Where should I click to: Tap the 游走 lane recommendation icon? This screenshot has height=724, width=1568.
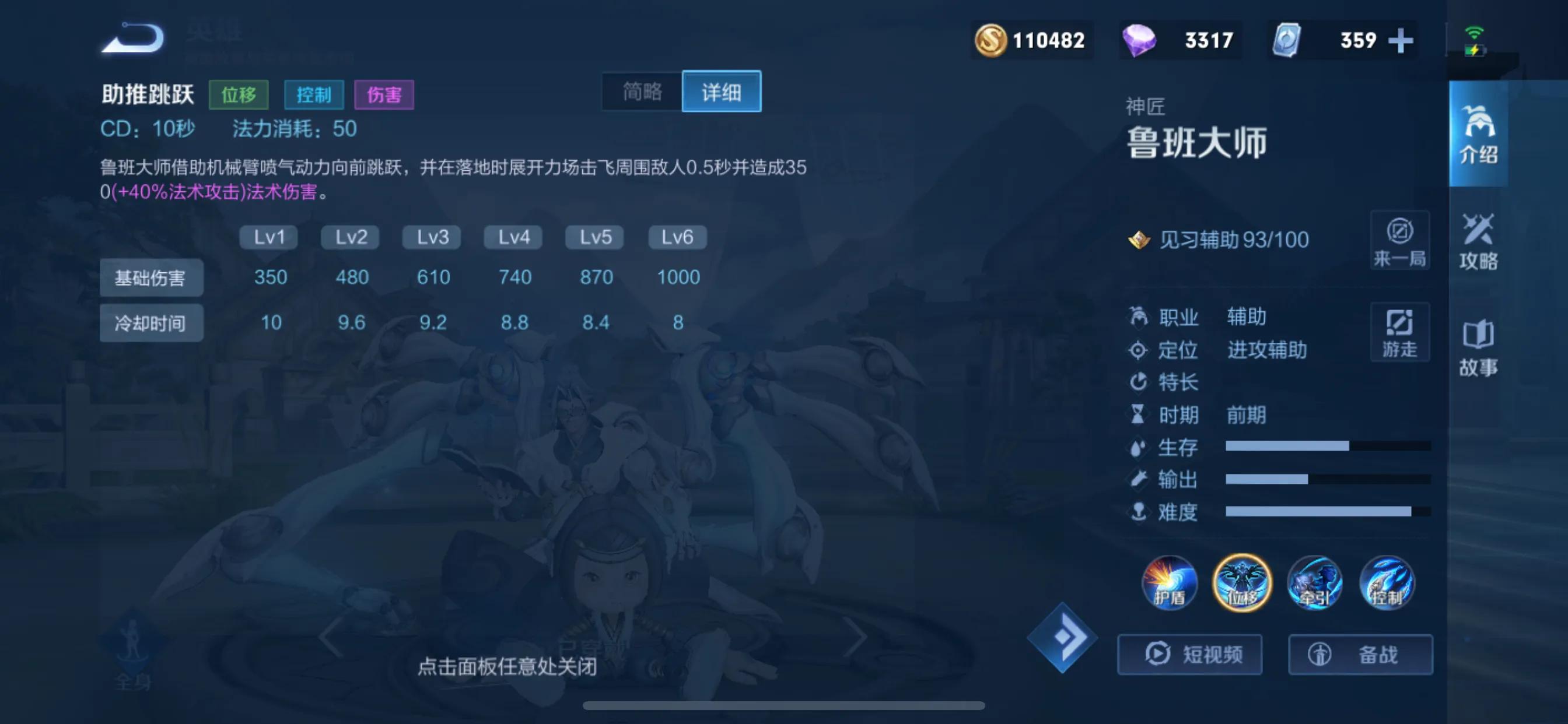1399,332
